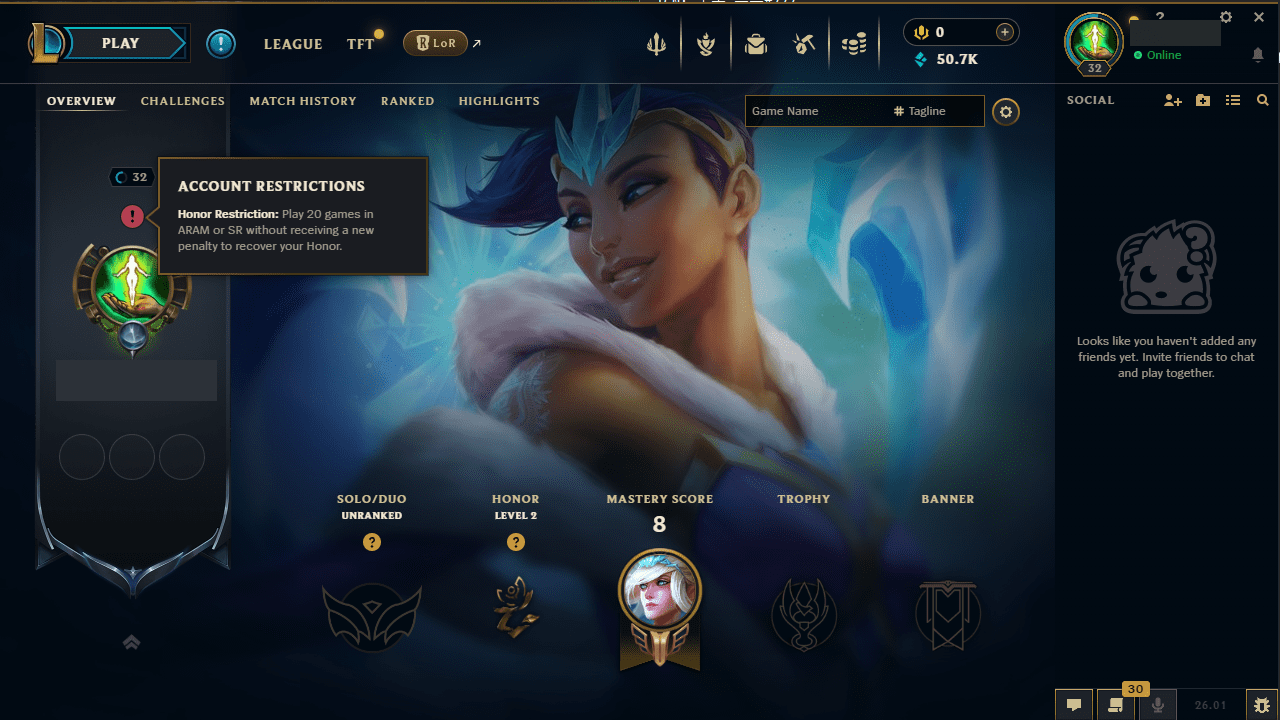Screen dimensions: 1280x720
Task: Open chat with the speech bubble icon
Action: (x=1074, y=705)
